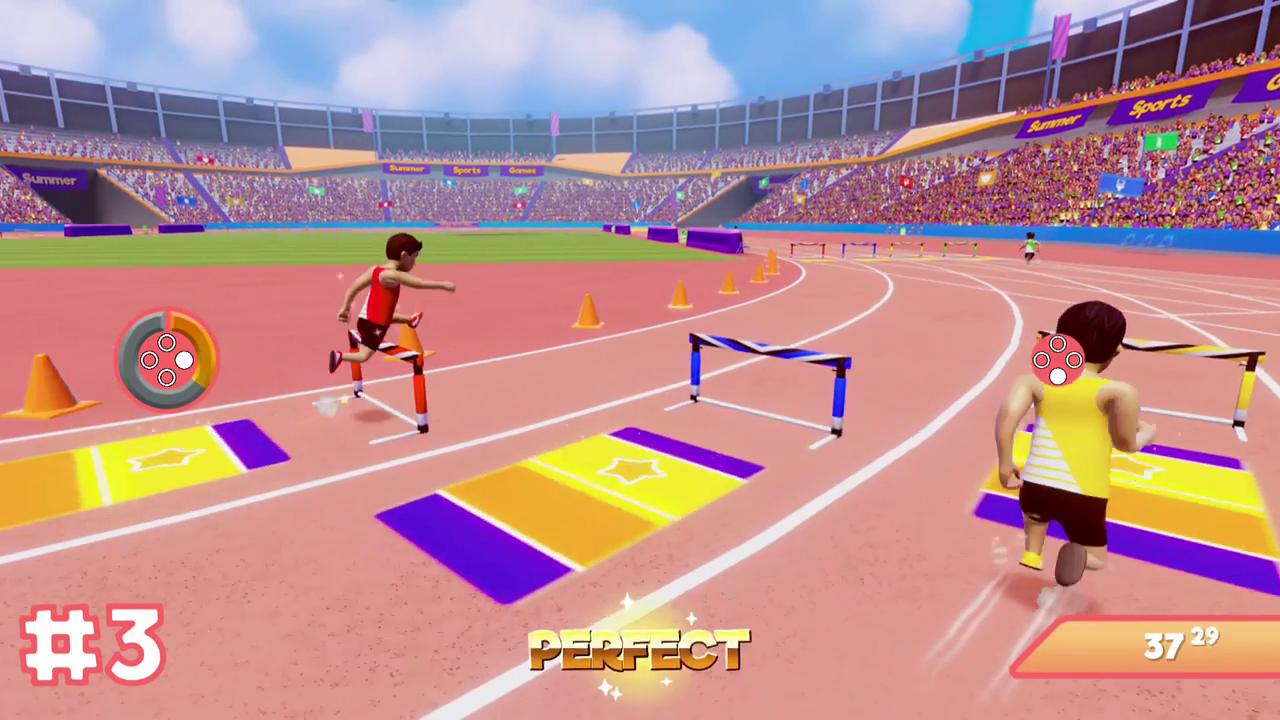The height and width of the screenshot is (720, 1280).
Task: Toggle the #3 position badge
Action: (93, 646)
